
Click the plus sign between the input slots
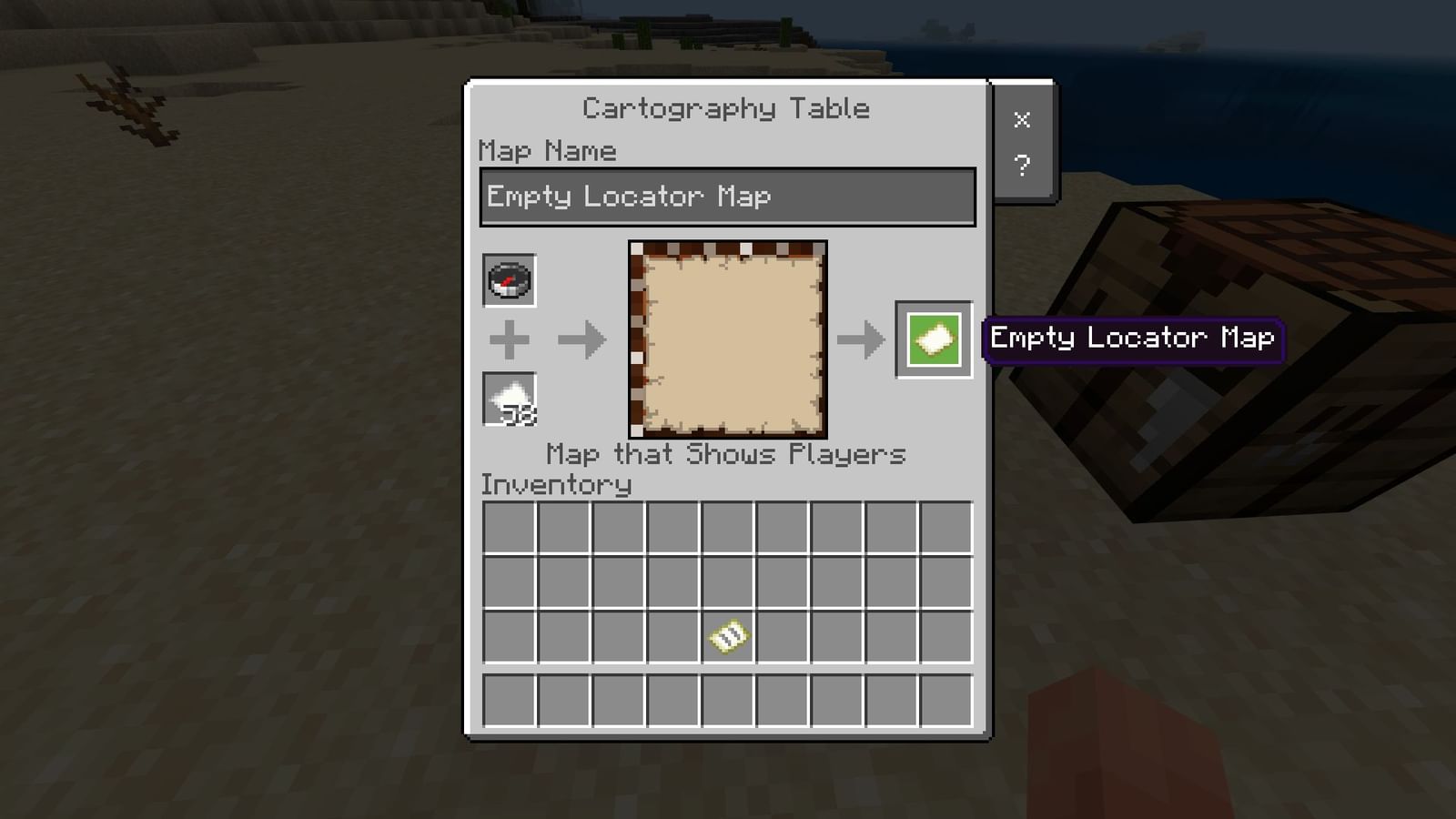(x=509, y=339)
